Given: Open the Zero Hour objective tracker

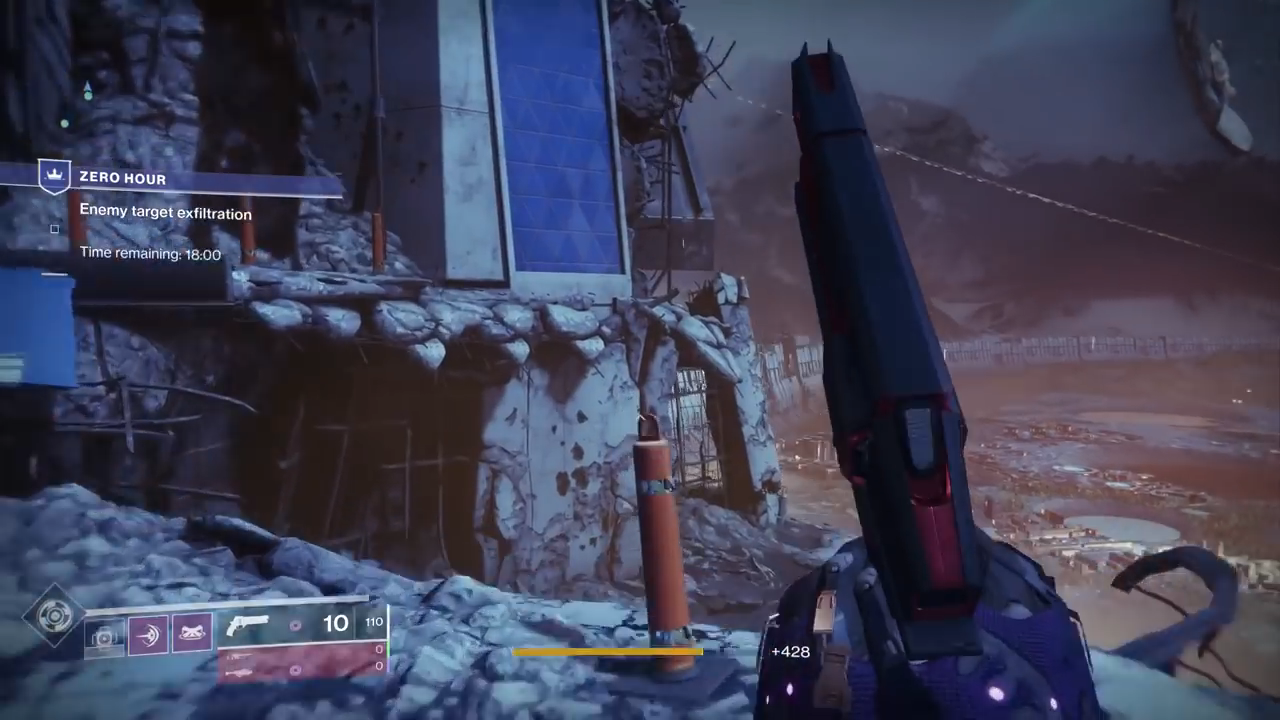Looking at the screenshot, I should pyautogui.click(x=122, y=179).
